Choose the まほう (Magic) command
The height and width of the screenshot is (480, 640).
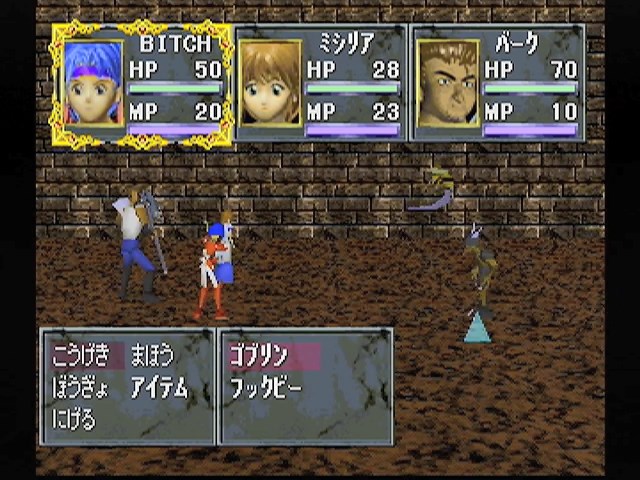click(x=152, y=355)
